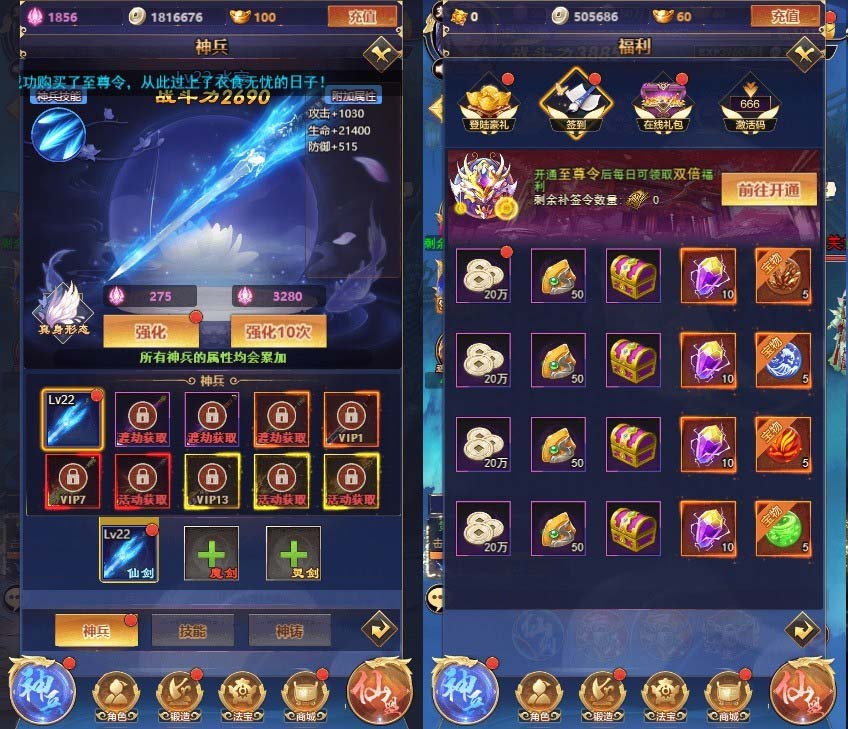
Task: Open the 神铸 tab
Action: 289,630
